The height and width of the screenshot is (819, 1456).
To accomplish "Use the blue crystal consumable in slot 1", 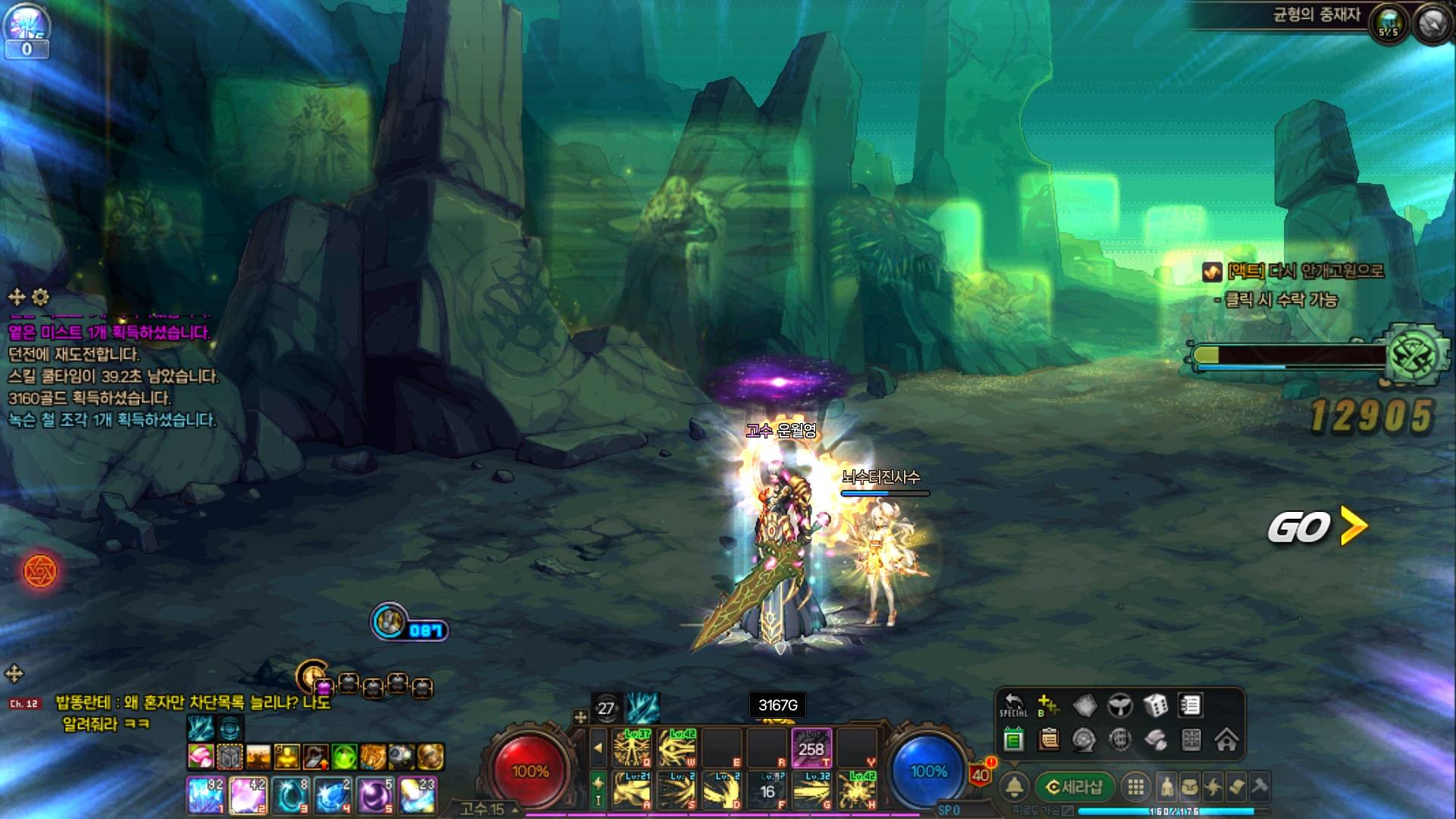I will pyautogui.click(x=205, y=795).
